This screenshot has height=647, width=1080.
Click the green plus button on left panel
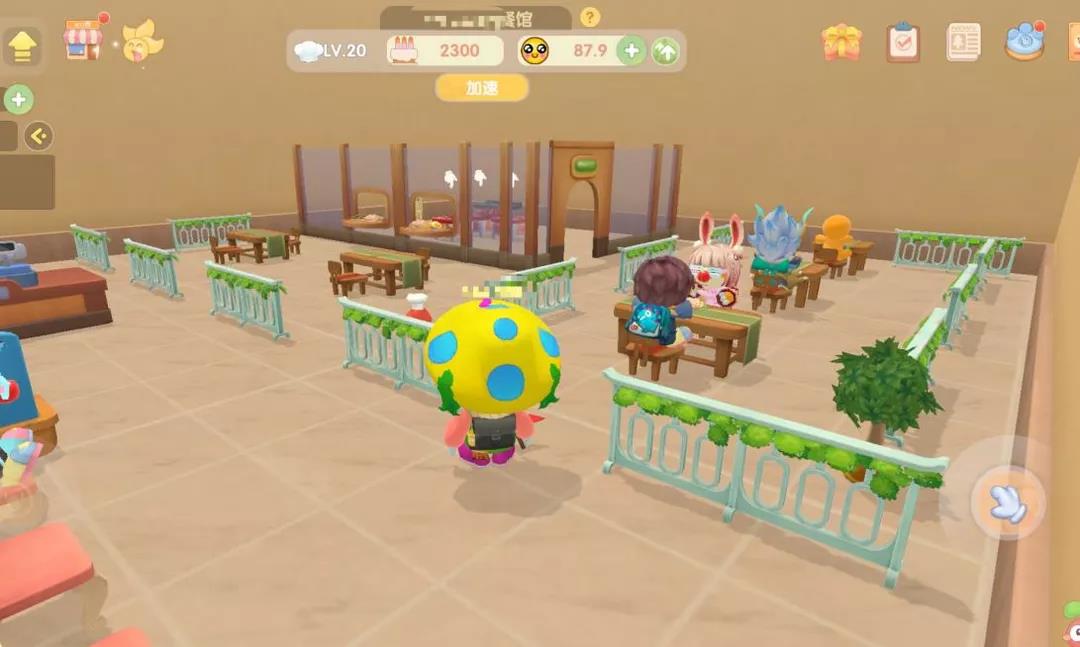(19, 99)
